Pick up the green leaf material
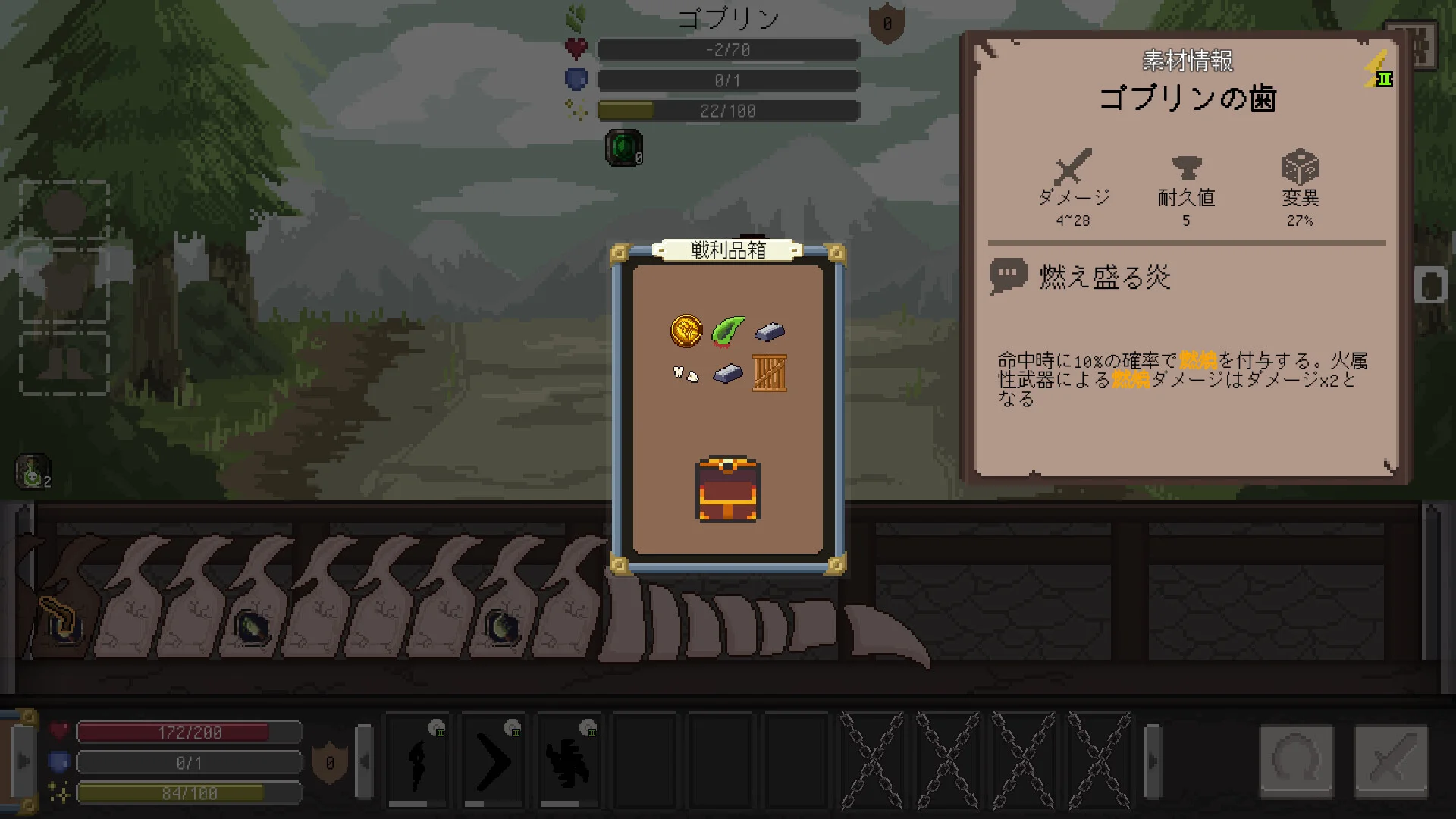 [x=727, y=331]
